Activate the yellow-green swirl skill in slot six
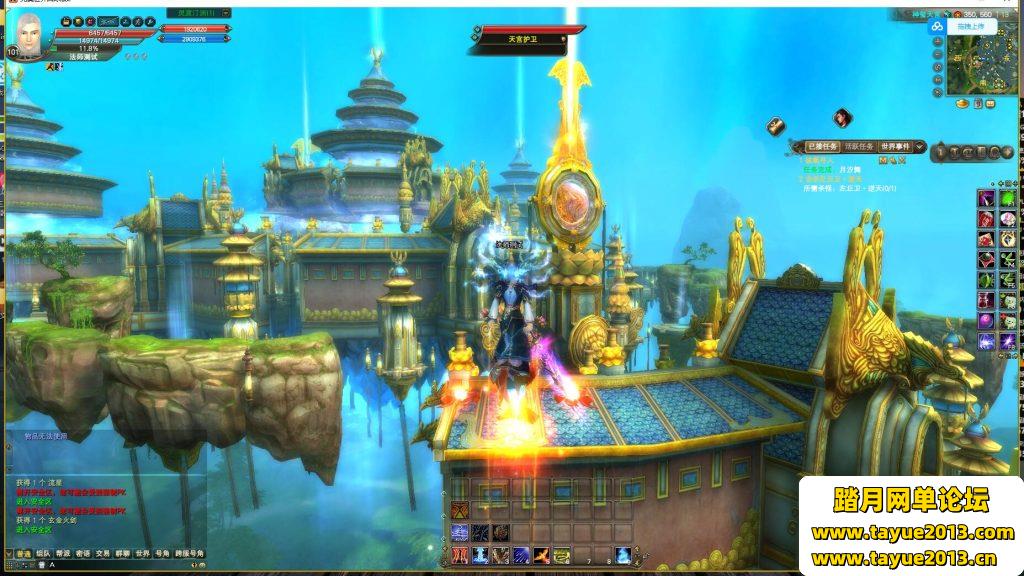Screen dimensions: 1024x576 (x=562, y=555)
